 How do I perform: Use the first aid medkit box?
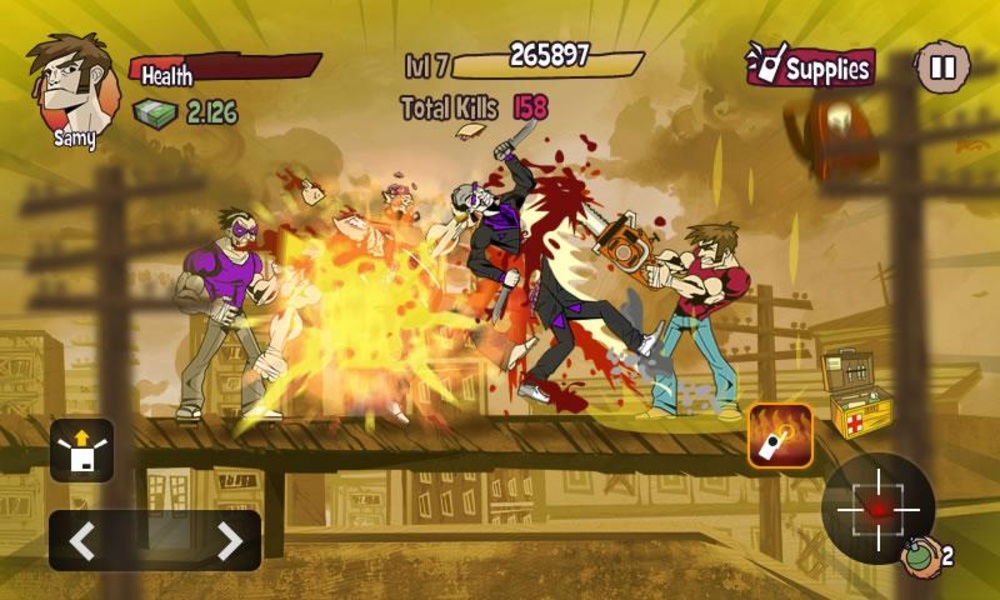855,393
